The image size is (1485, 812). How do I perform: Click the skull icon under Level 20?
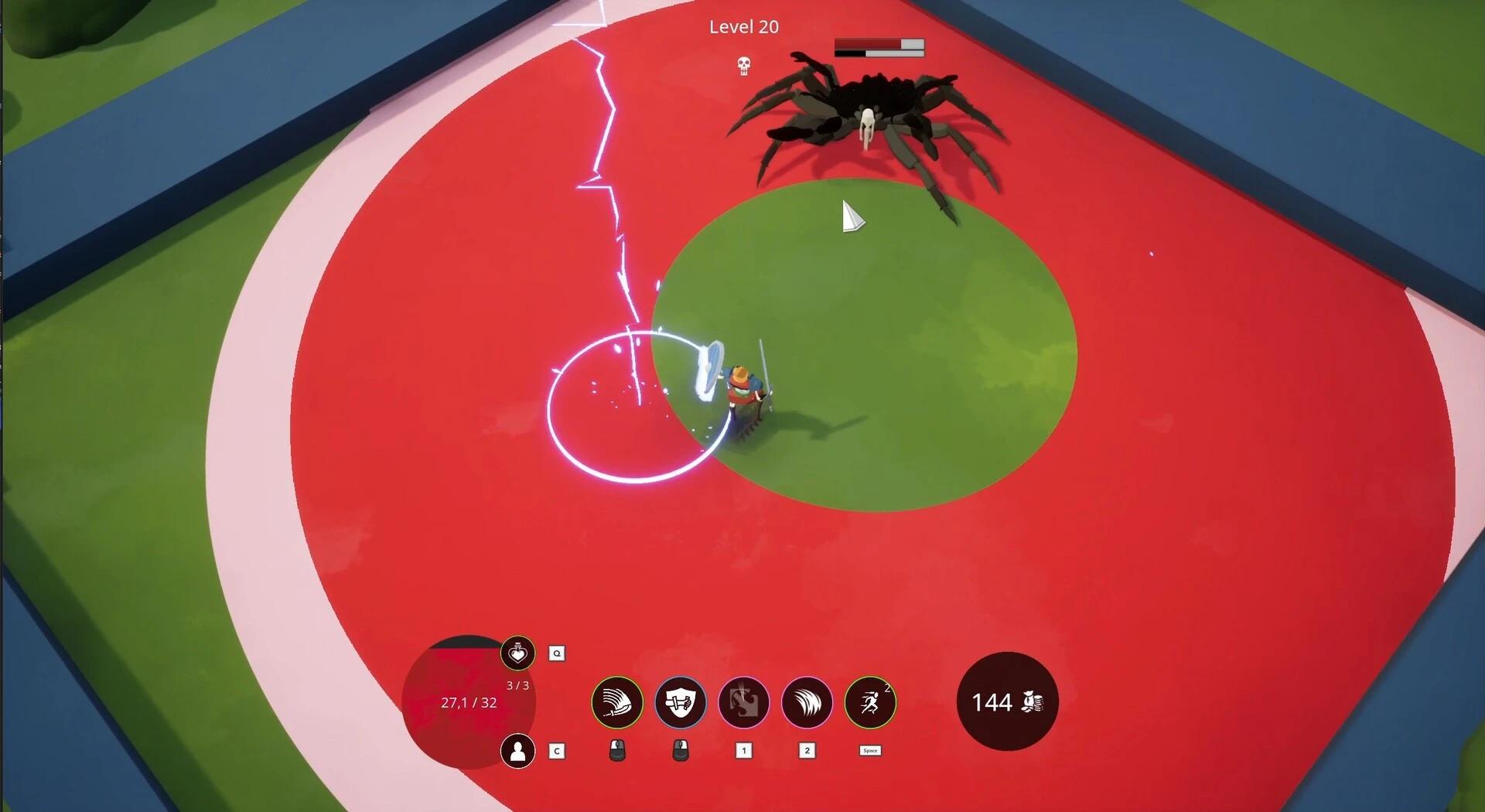743,67
